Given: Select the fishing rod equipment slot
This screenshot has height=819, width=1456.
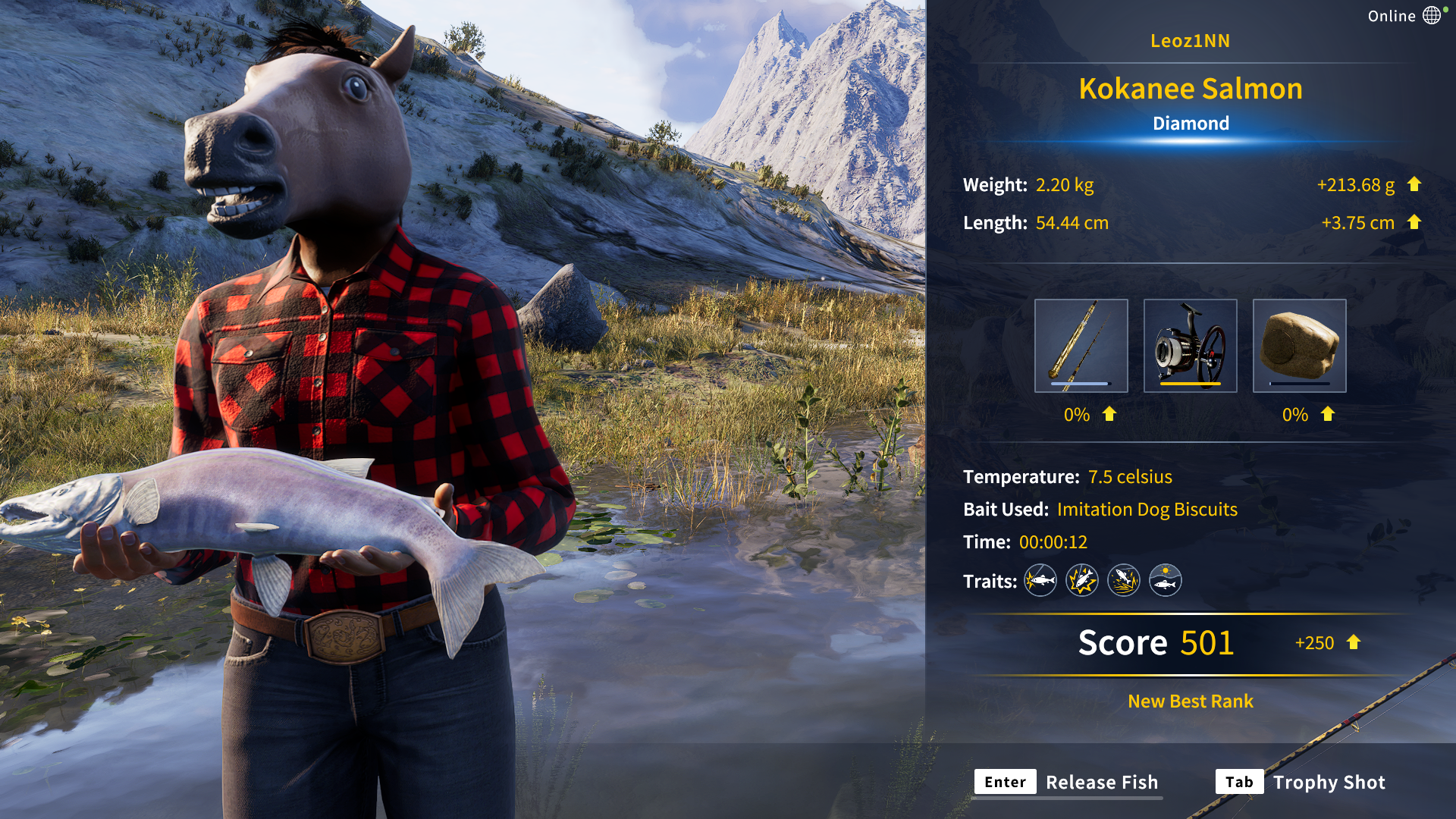Looking at the screenshot, I should click(1081, 346).
